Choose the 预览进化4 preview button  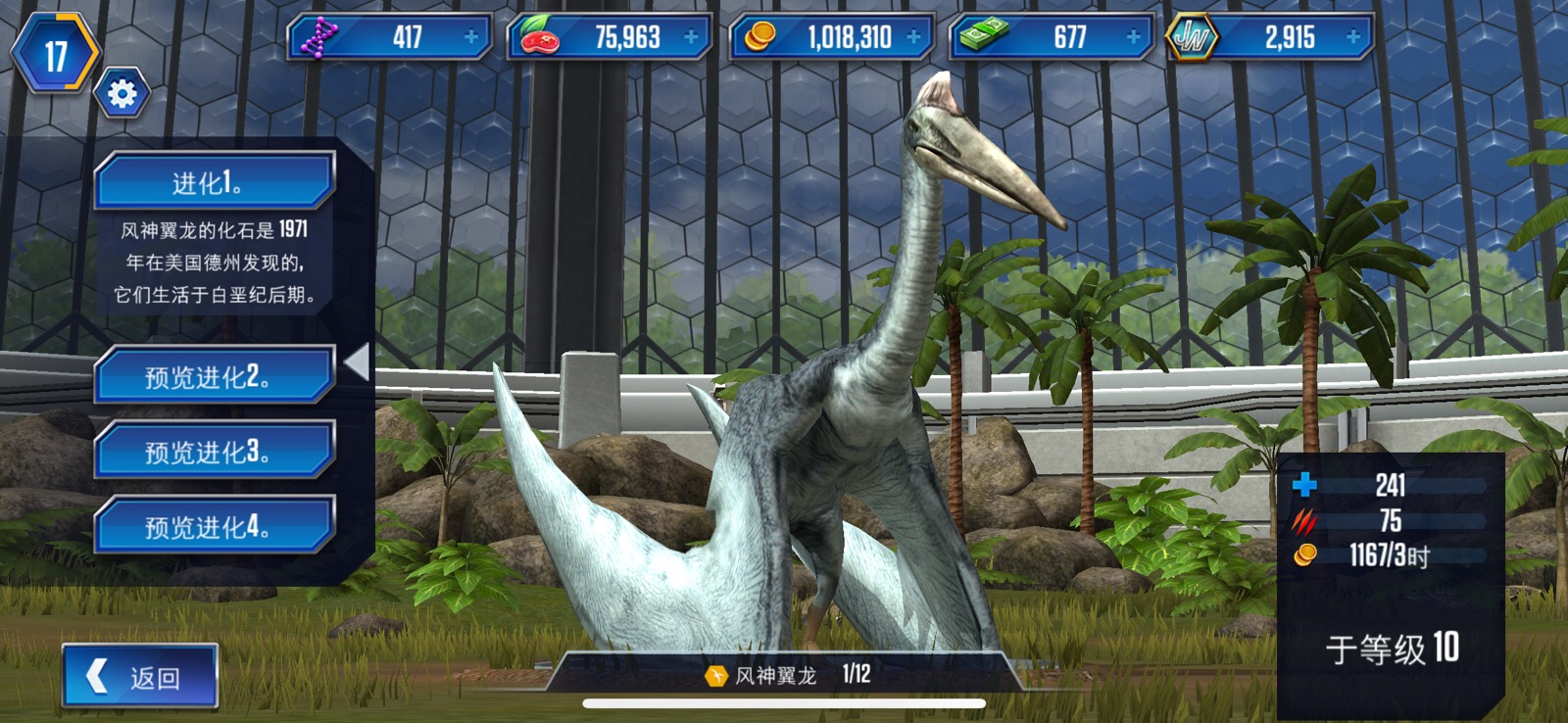pyautogui.click(x=214, y=526)
